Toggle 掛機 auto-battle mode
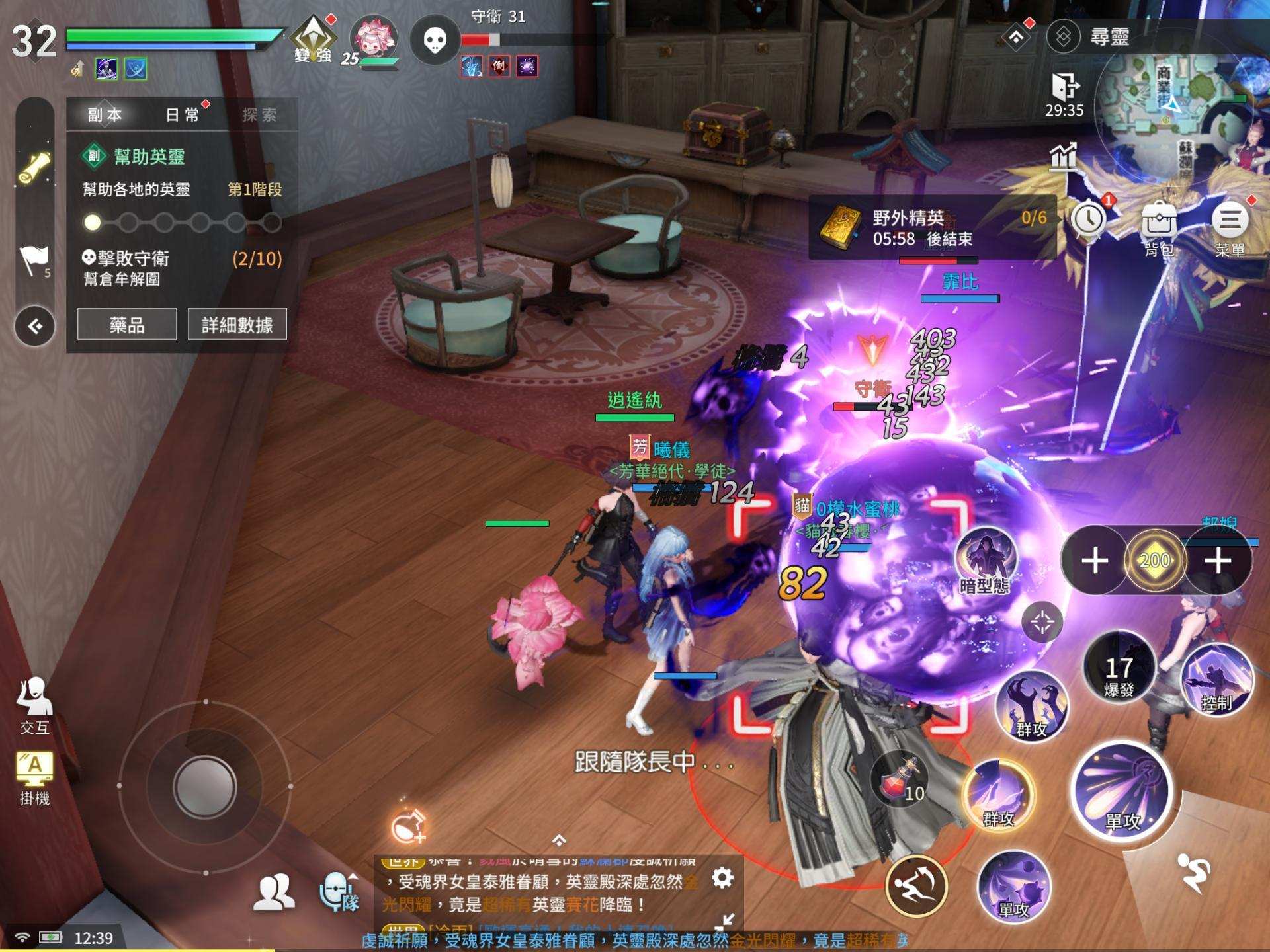 coord(34,777)
